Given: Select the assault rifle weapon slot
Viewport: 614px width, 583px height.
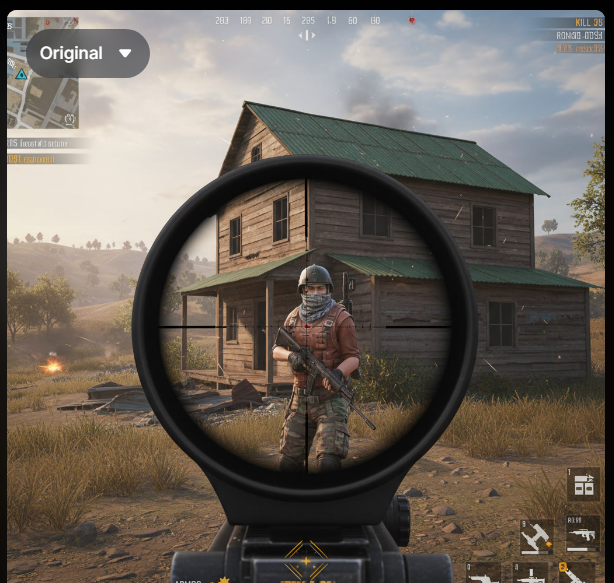Looking at the screenshot, I should click(x=581, y=534).
